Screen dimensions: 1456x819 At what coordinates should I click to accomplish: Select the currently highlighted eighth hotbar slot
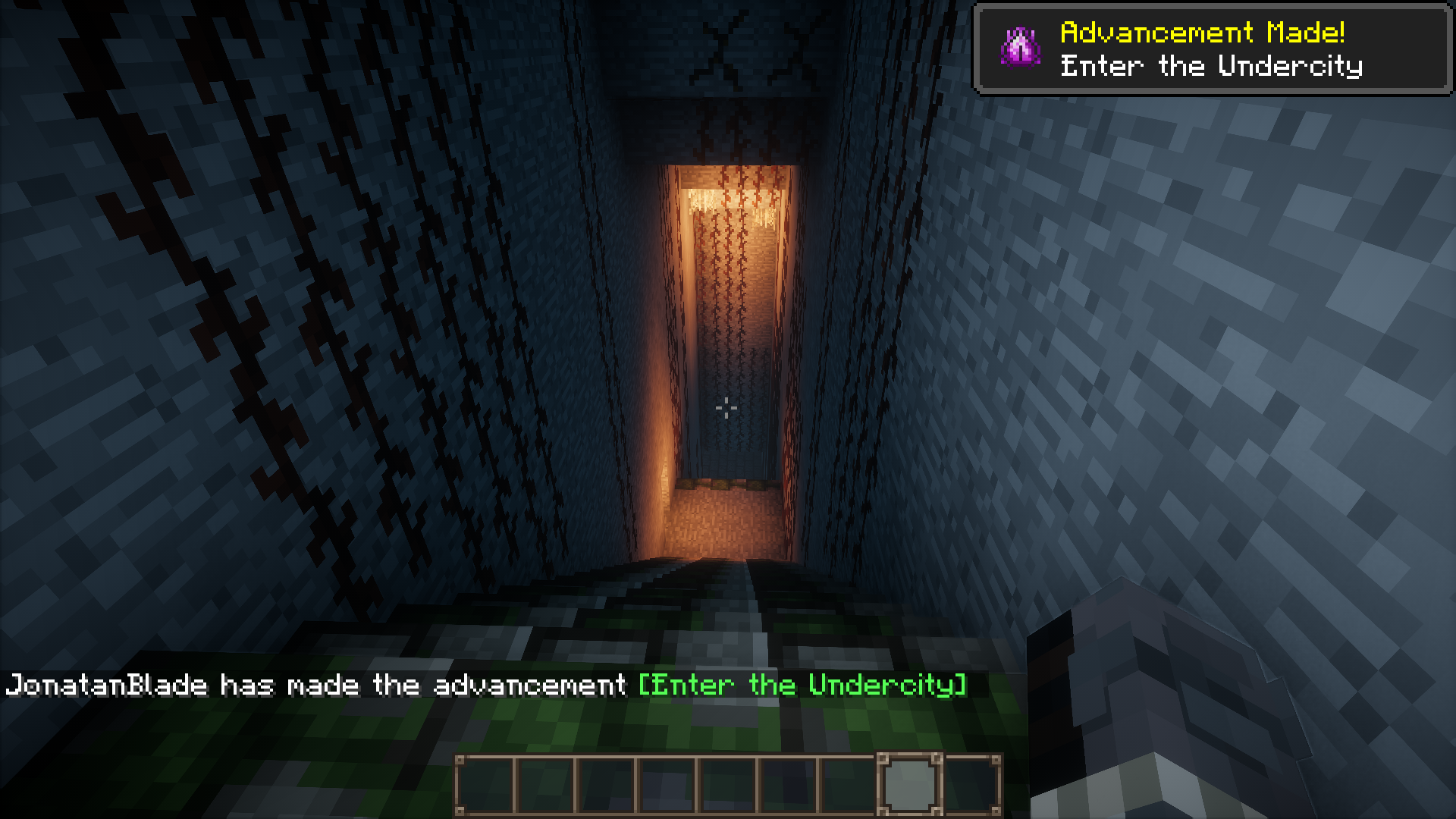(x=910, y=781)
